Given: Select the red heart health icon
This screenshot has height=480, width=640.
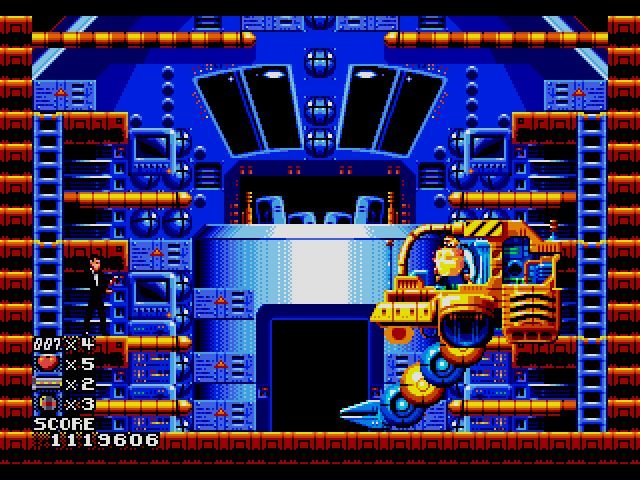Looking at the screenshot, I should (47, 364).
